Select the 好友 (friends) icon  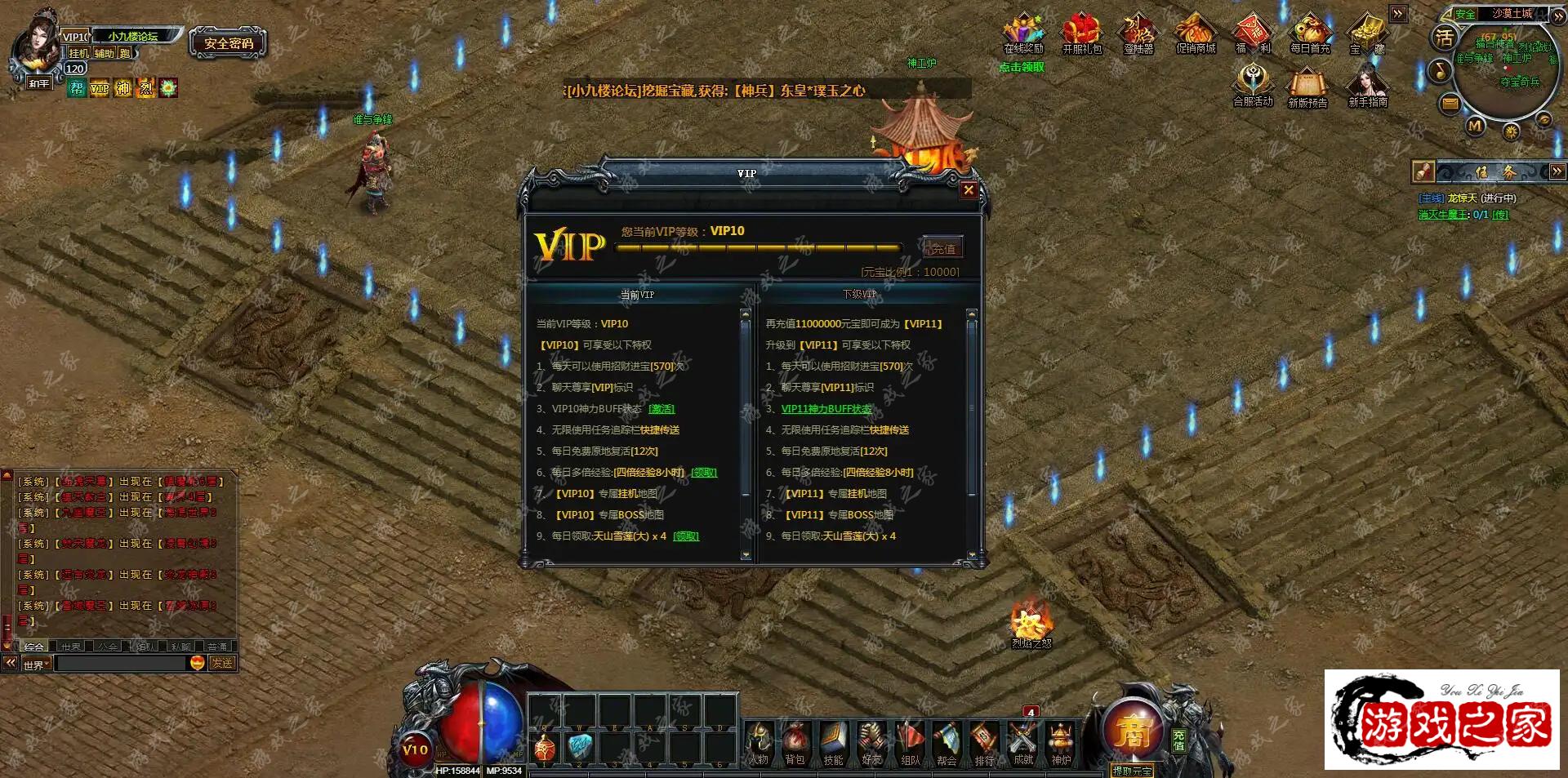pyautogui.click(x=870, y=743)
